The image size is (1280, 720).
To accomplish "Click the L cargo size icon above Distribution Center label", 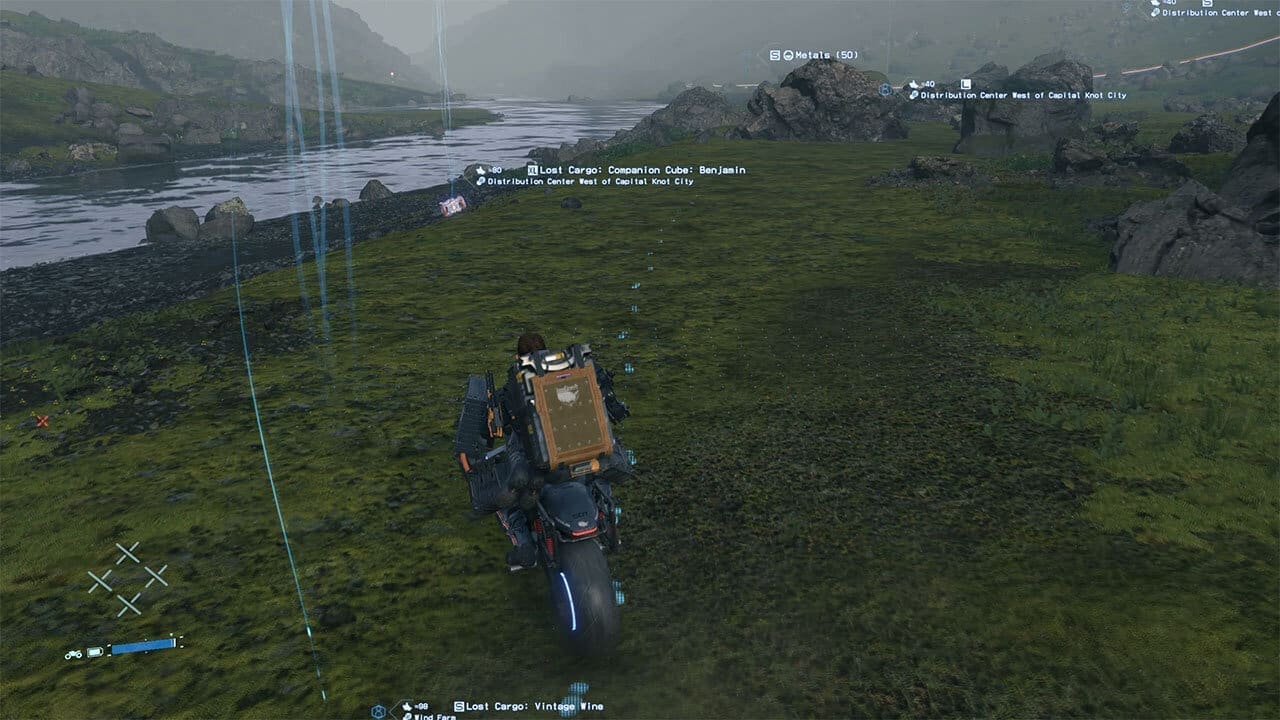I will (966, 82).
